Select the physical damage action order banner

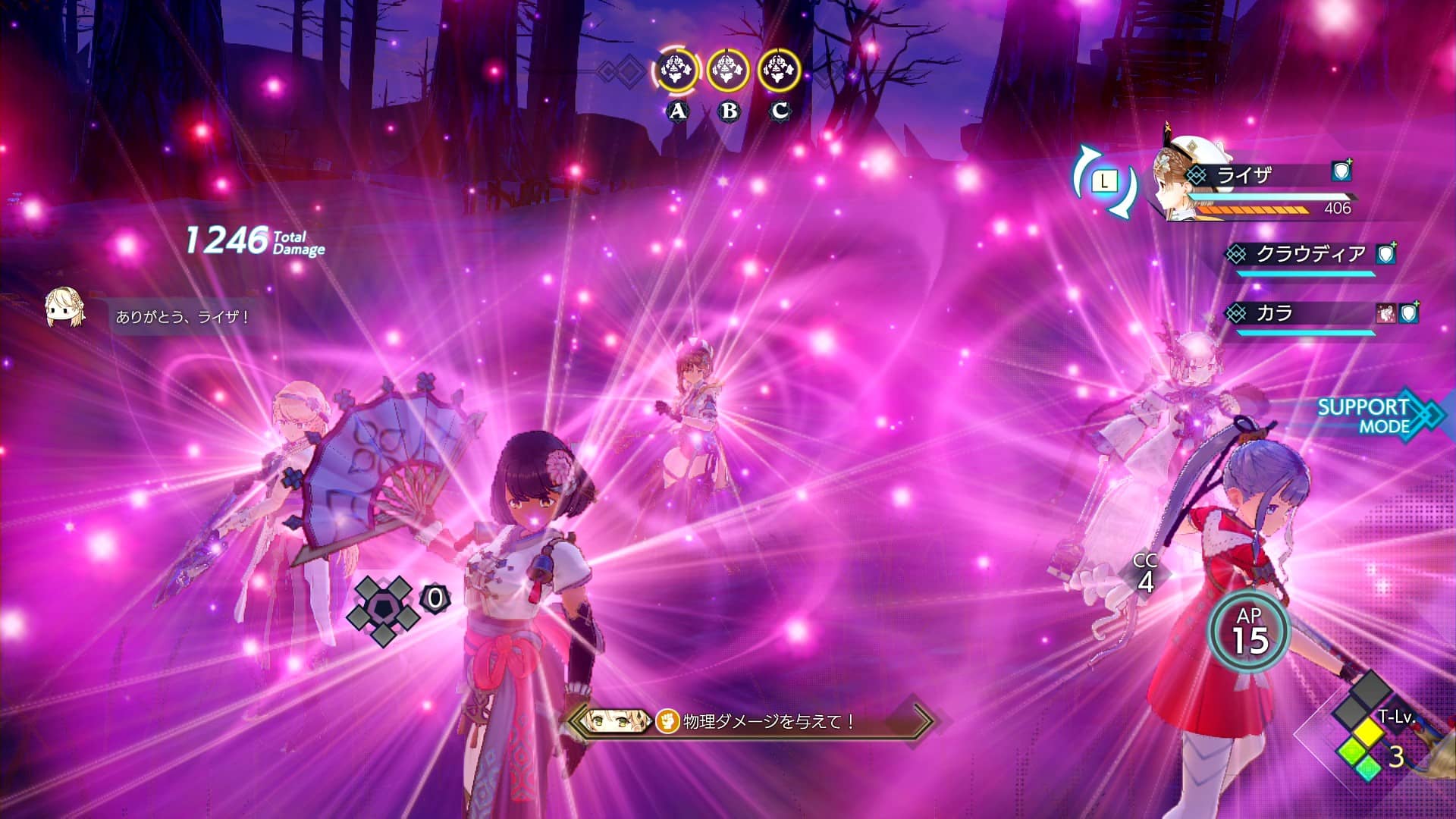tap(751, 721)
